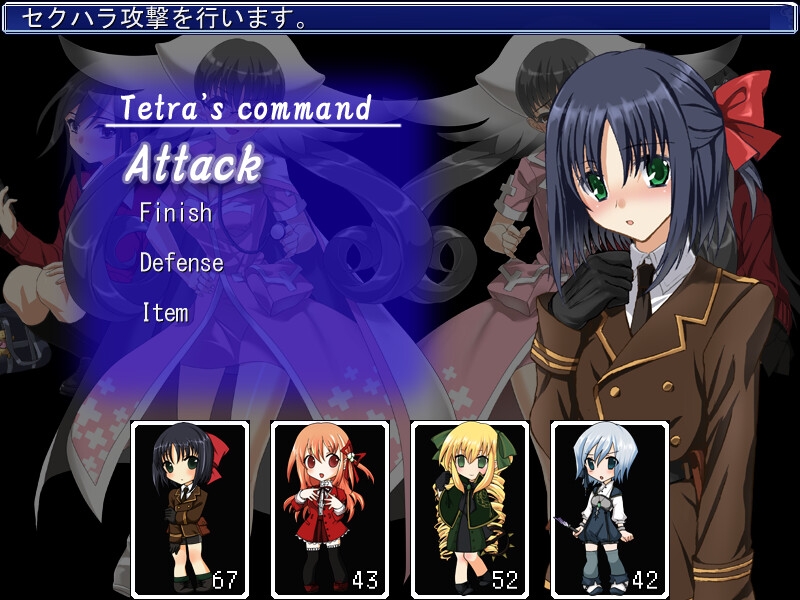The image size is (800, 600).
Task: Choose the Finish command
Action: click(x=176, y=213)
